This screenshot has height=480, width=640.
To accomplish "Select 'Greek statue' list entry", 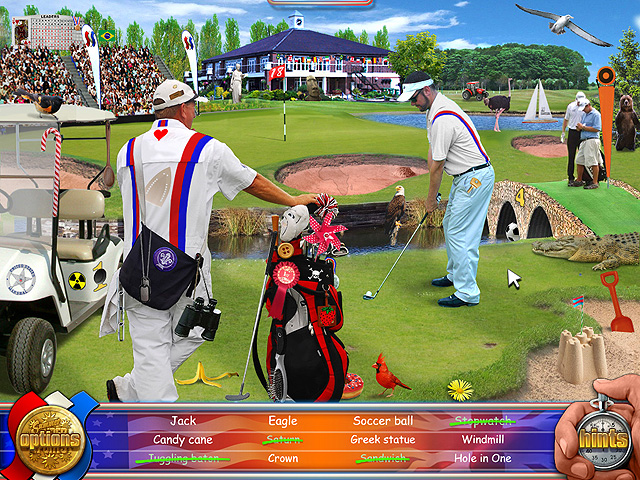I will tap(383, 440).
